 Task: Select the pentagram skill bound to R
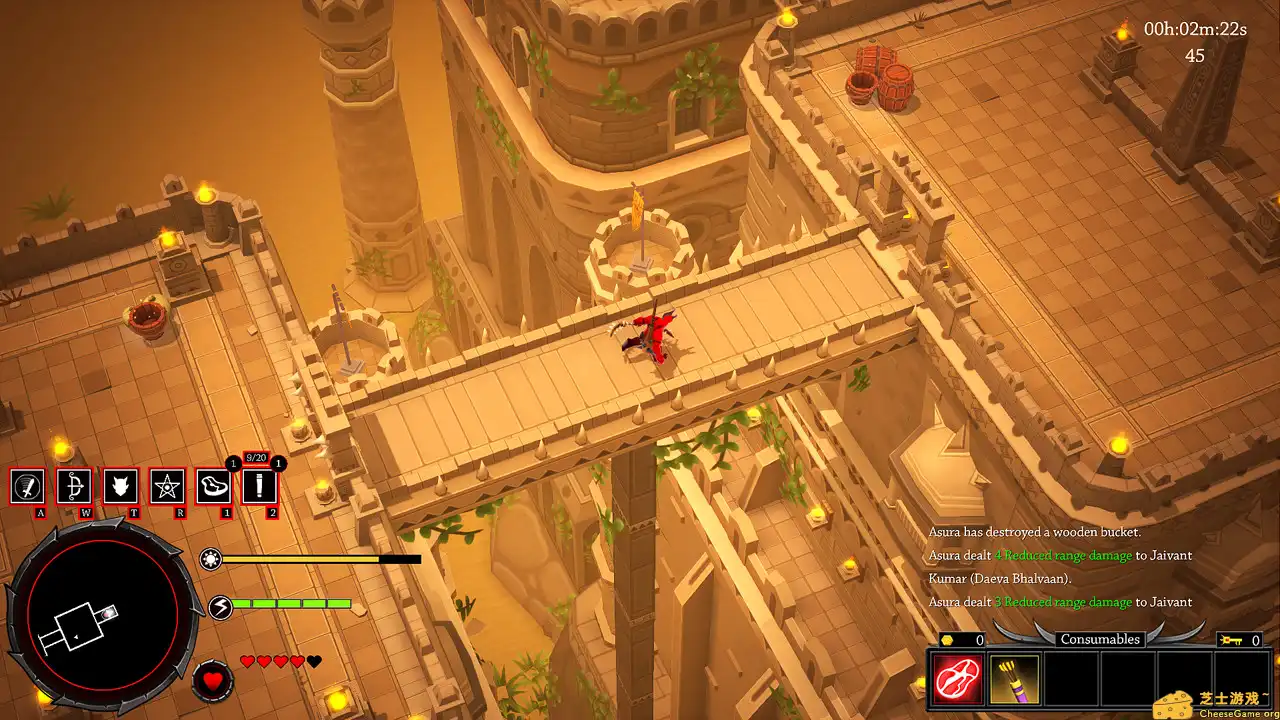[165, 488]
